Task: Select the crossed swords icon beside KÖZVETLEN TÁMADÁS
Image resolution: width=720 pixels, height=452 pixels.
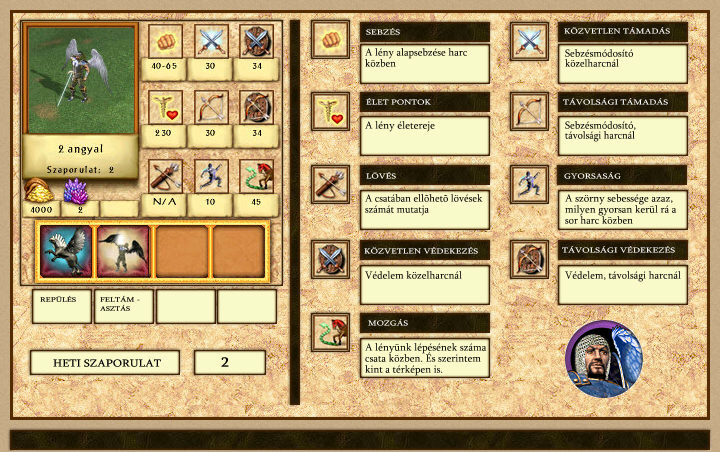Action: click(529, 40)
